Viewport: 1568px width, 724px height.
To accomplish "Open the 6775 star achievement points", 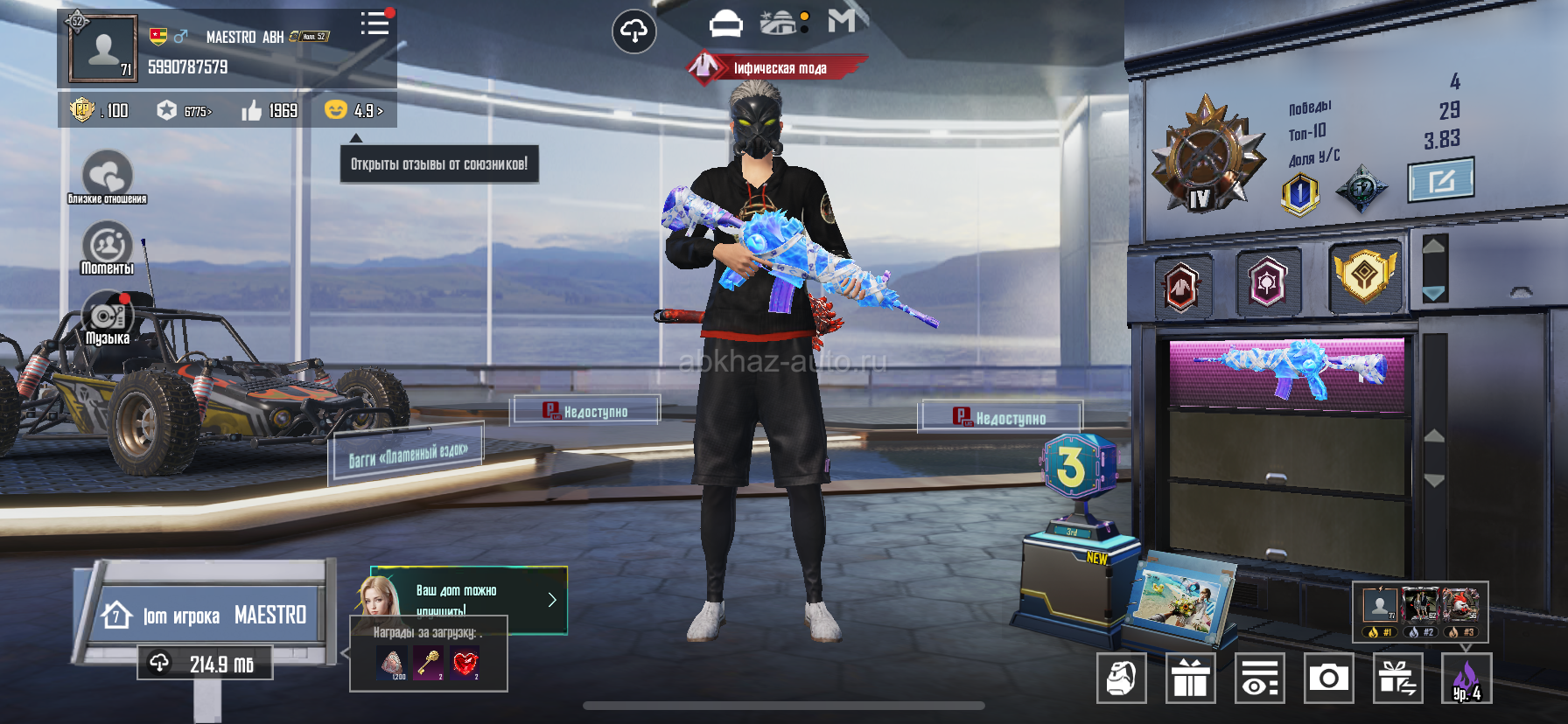I will pyautogui.click(x=185, y=111).
